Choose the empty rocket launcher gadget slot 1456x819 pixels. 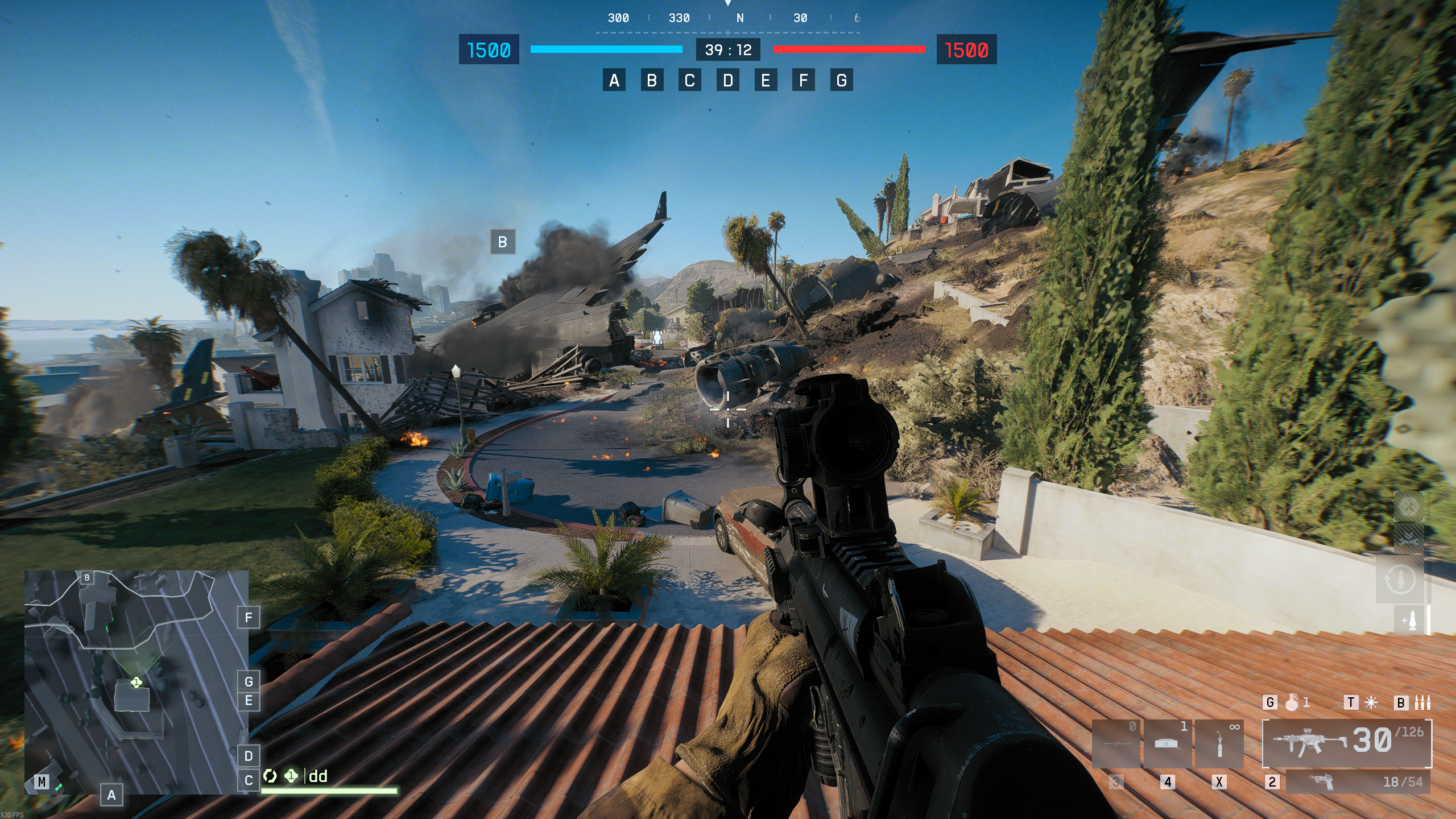click(1116, 744)
